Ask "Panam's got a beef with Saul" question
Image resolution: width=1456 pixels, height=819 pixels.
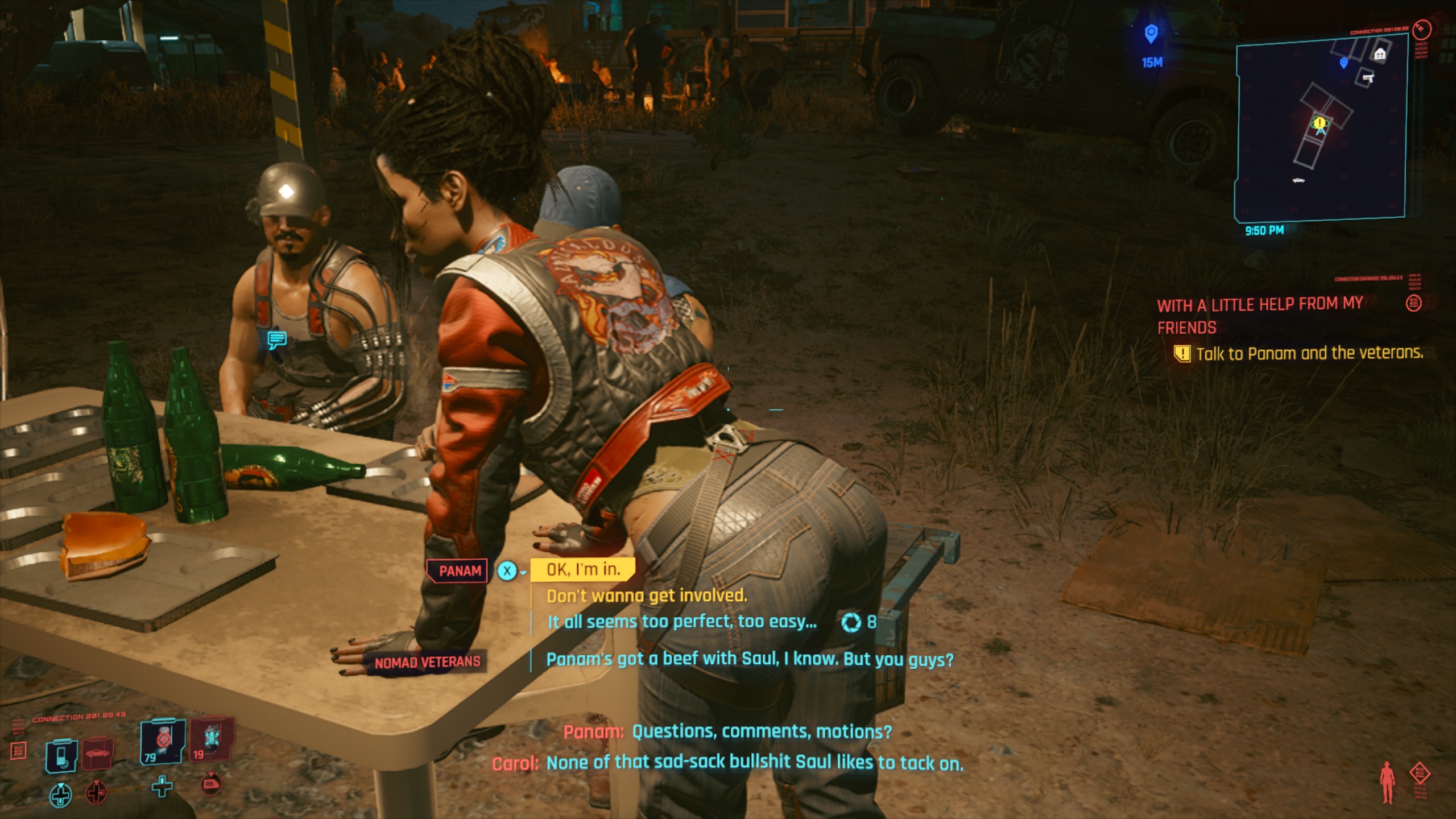(x=749, y=659)
